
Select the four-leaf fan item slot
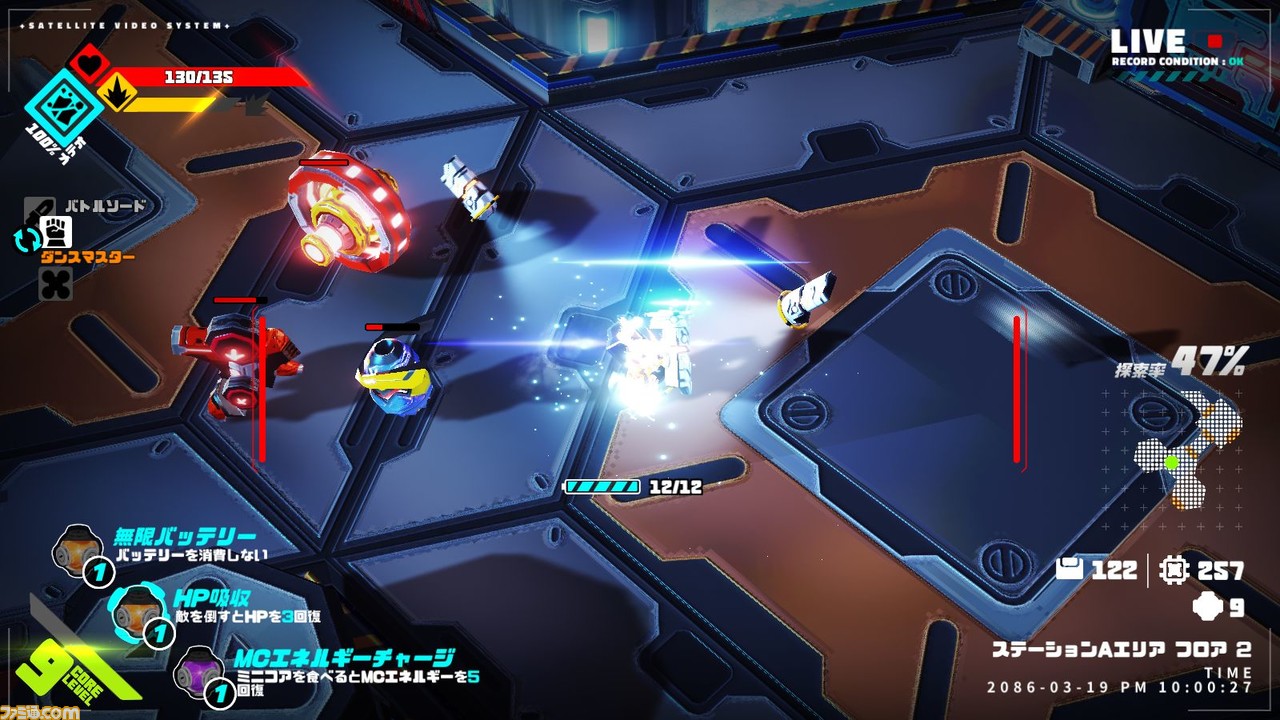click(x=55, y=283)
